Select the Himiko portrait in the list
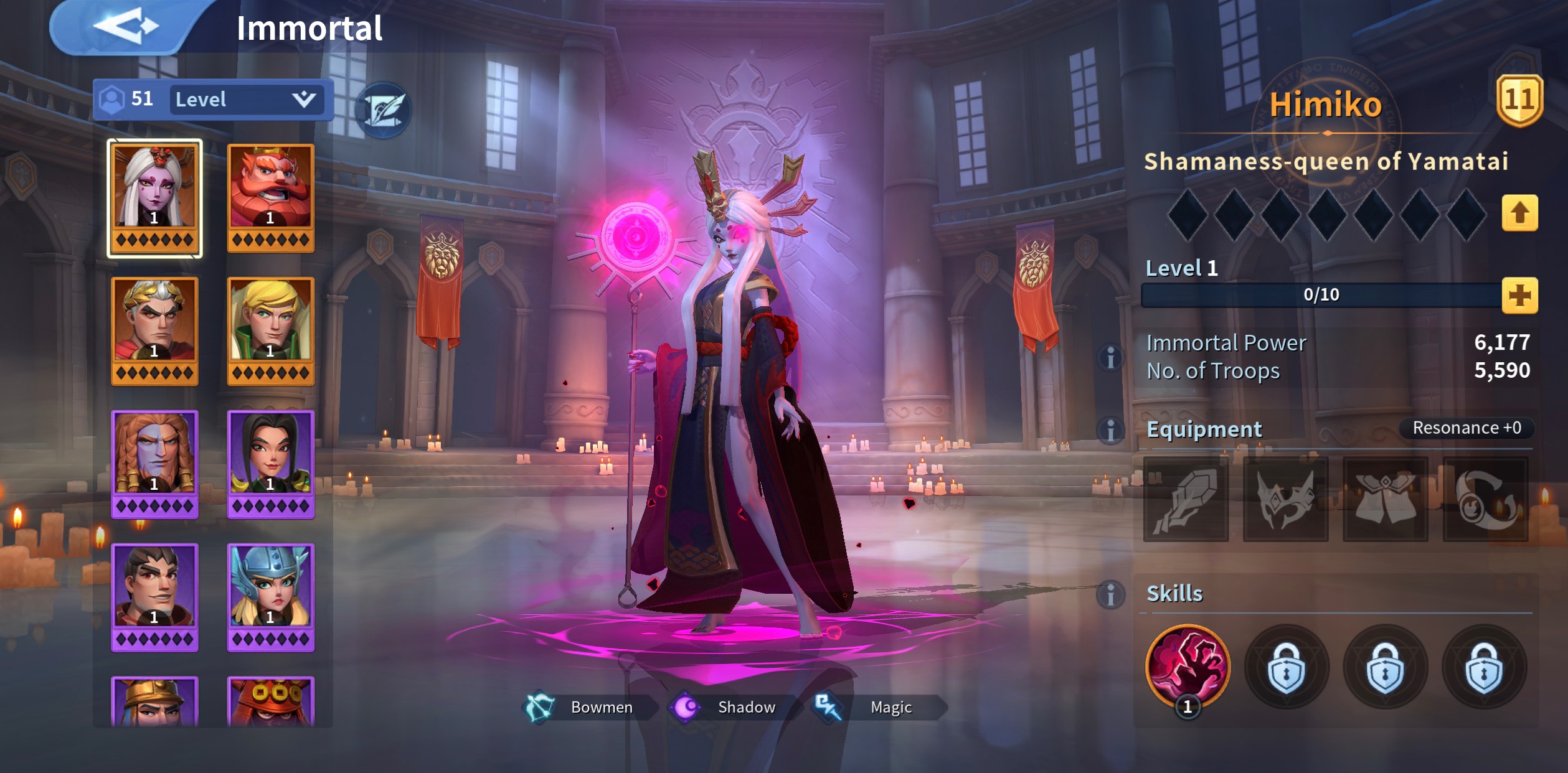 [154, 197]
